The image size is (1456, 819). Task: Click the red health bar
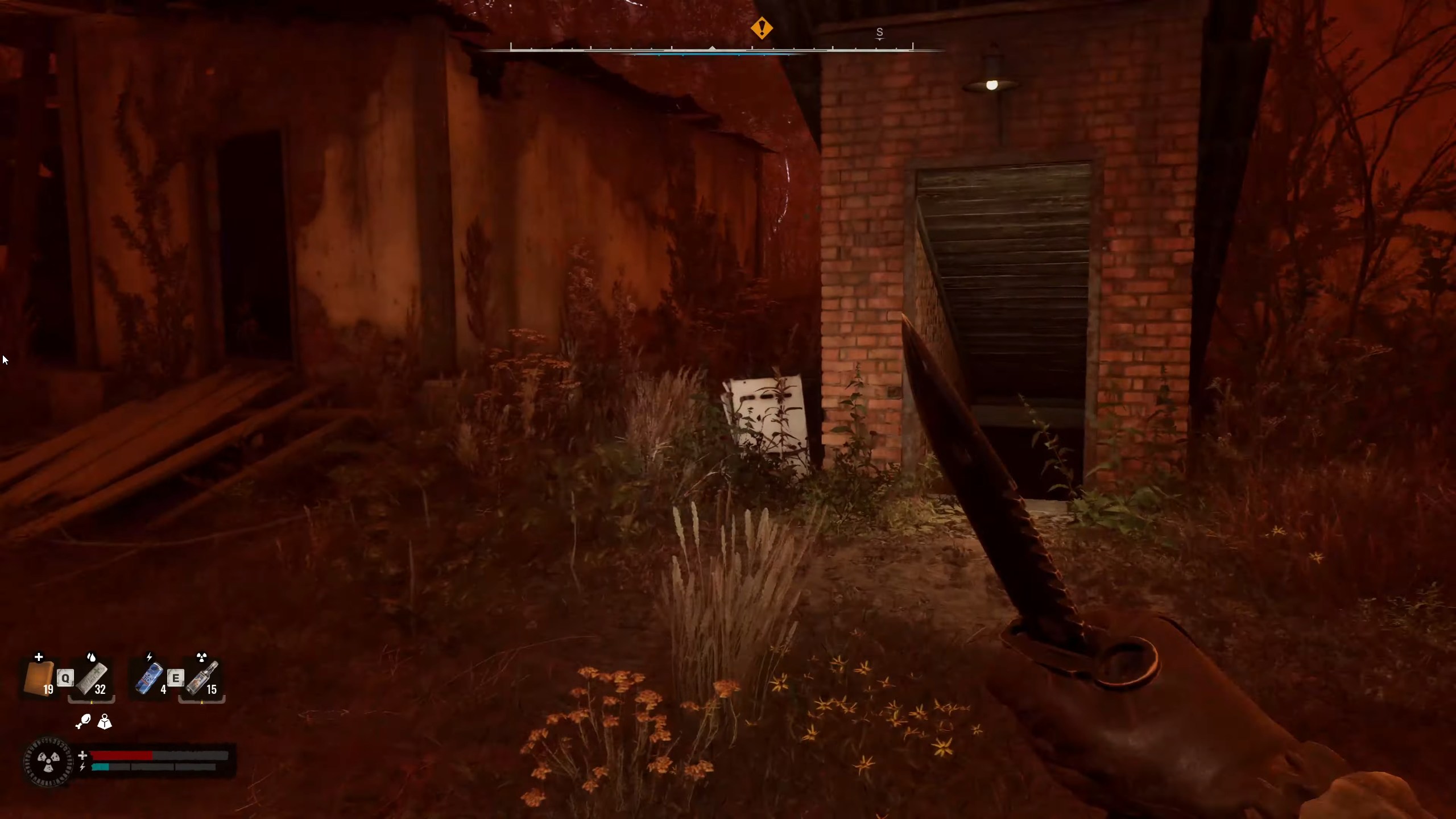pyautogui.click(x=122, y=755)
